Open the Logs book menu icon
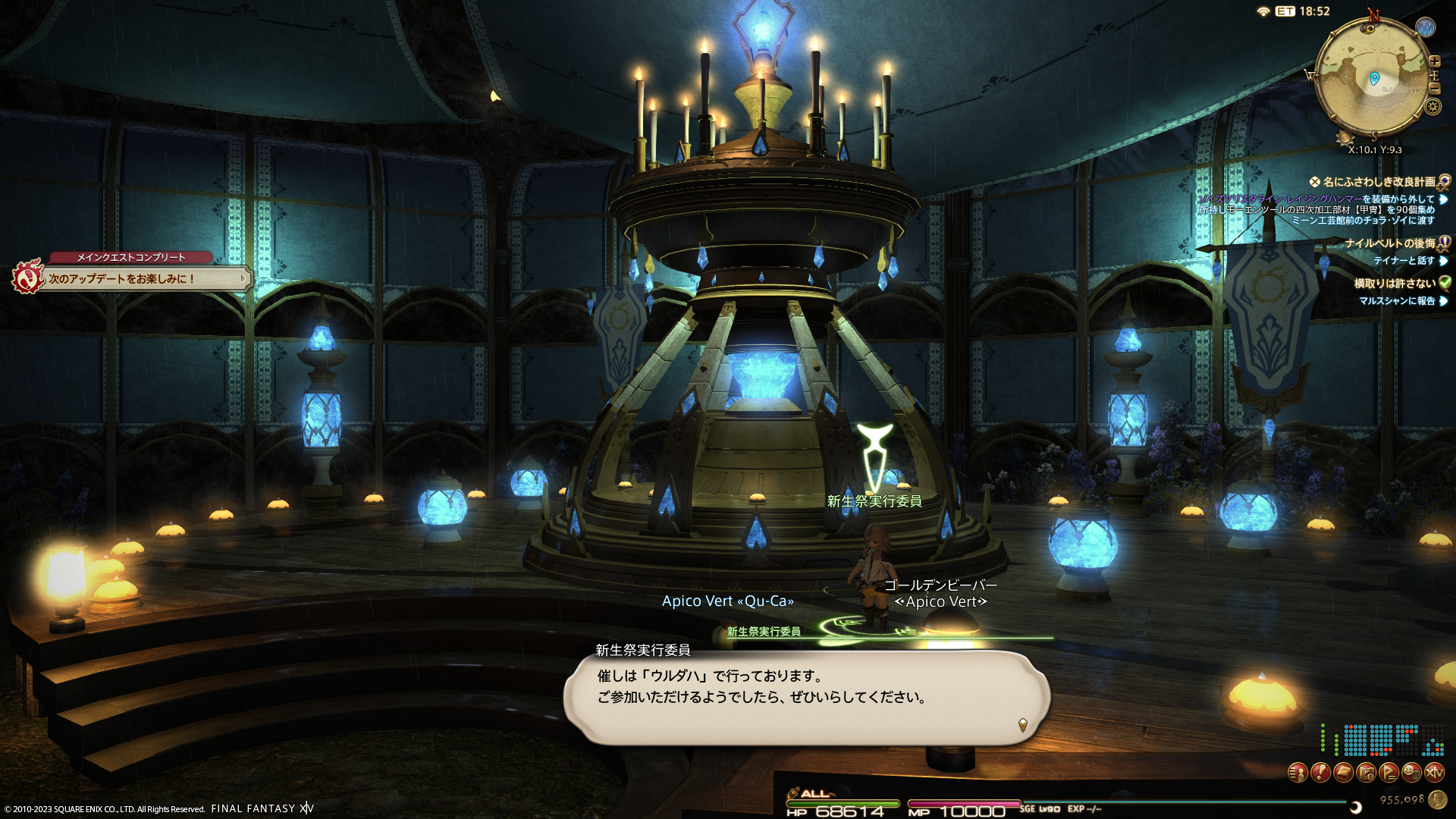This screenshot has width=1456, height=819. (1343, 773)
